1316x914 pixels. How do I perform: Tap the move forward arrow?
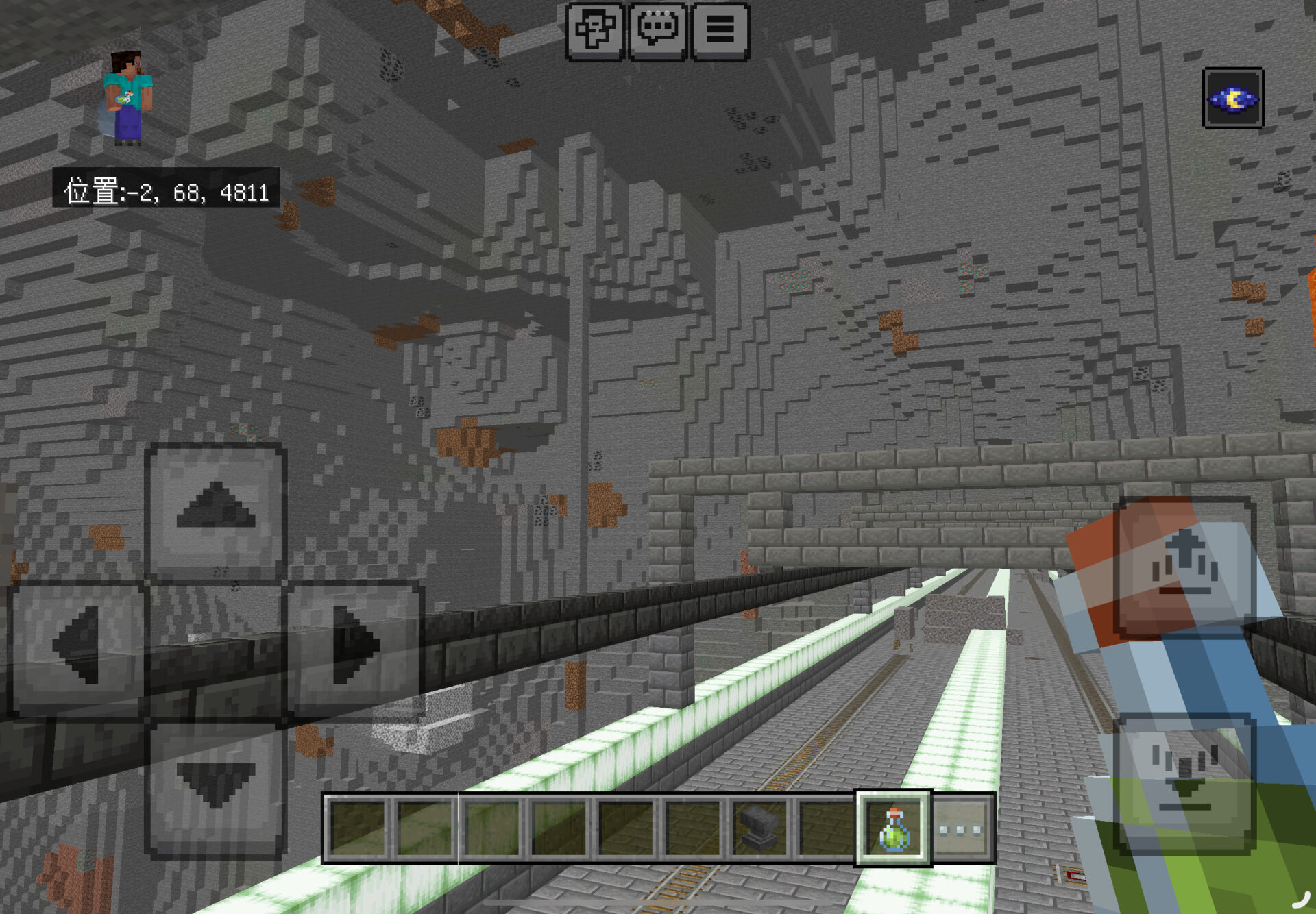215,510
